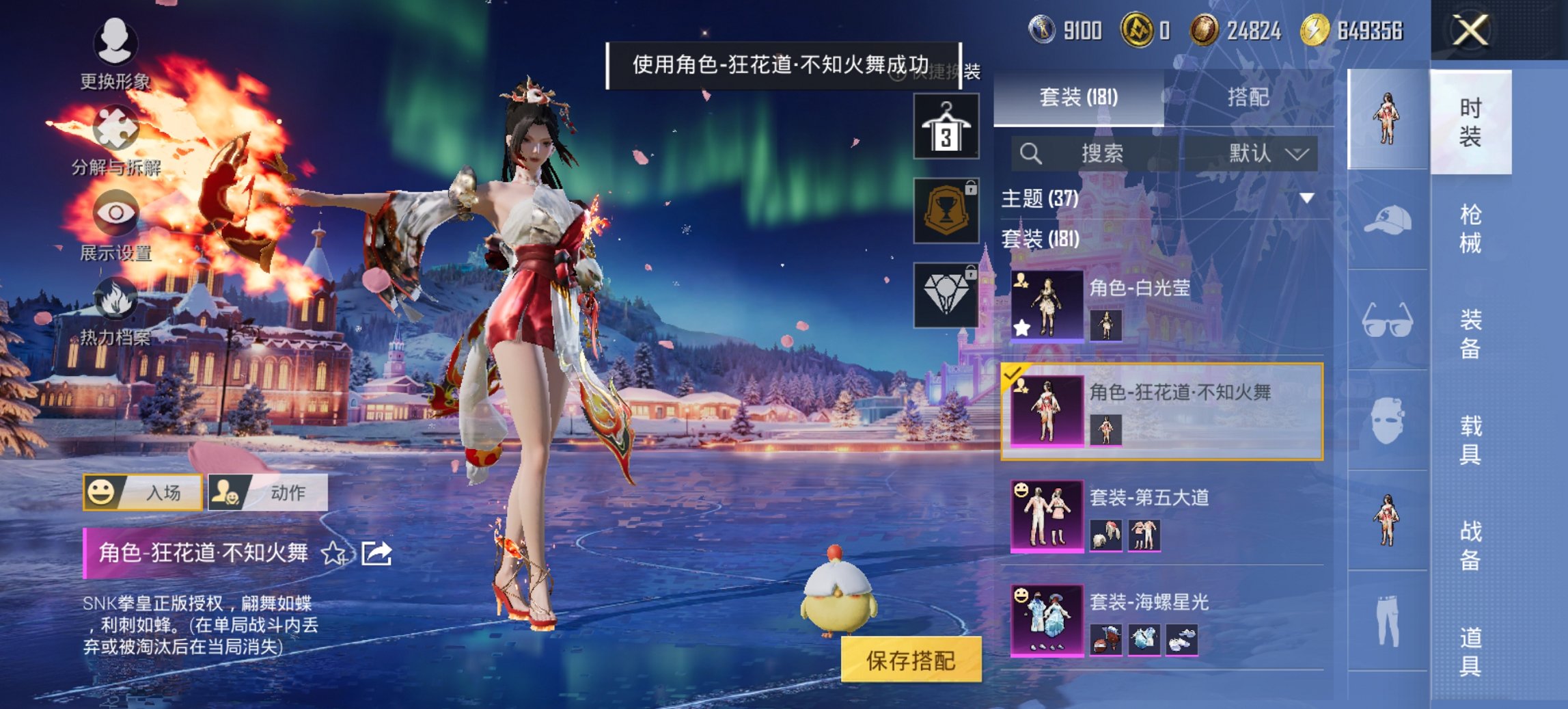This screenshot has height=709, width=1568.
Task: Switch to the 枪械 firearms category
Action: click(1470, 228)
